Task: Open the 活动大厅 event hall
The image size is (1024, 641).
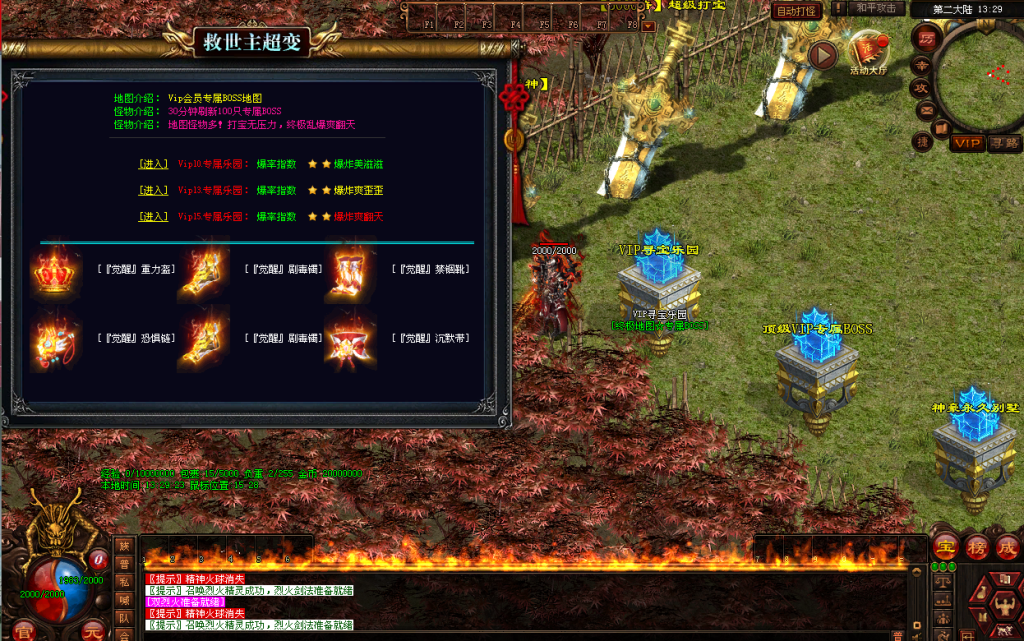Action: tap(866, 52)
